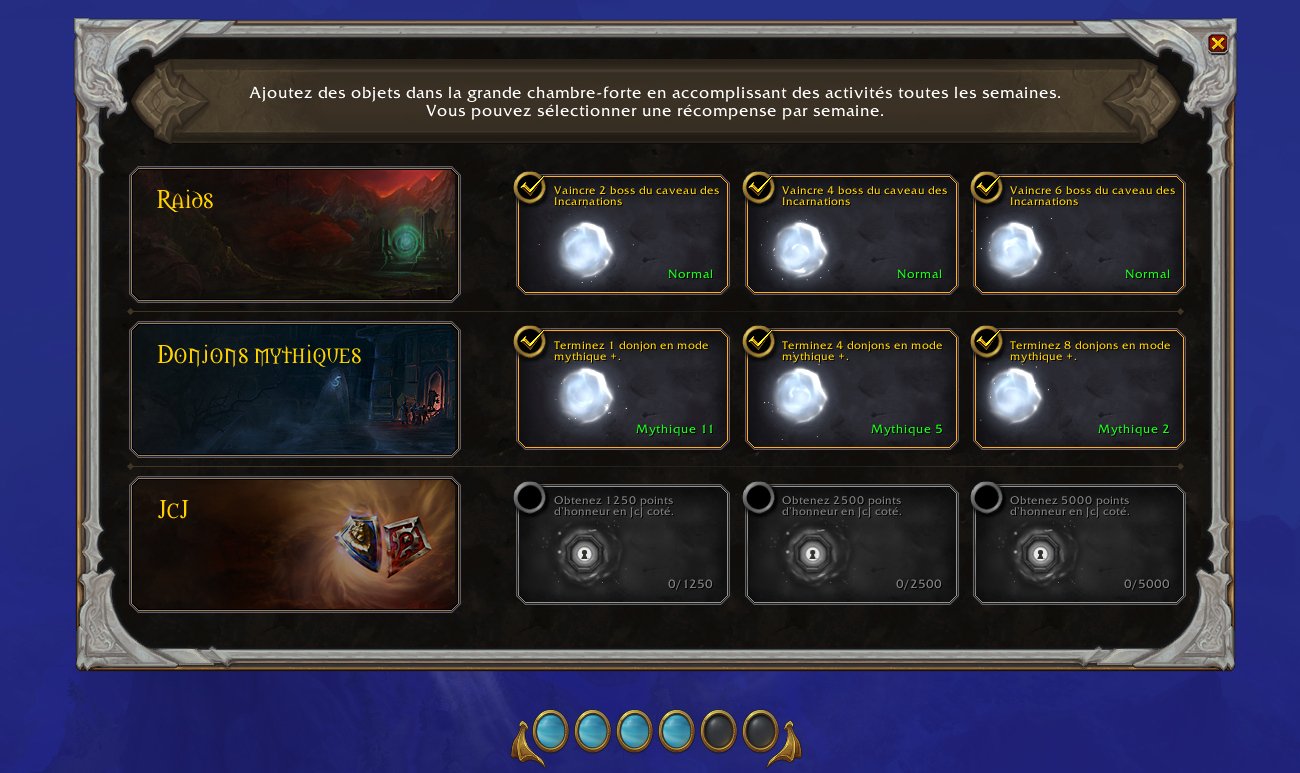Click the locked 0/1250 honor reward

pos(622,545)
